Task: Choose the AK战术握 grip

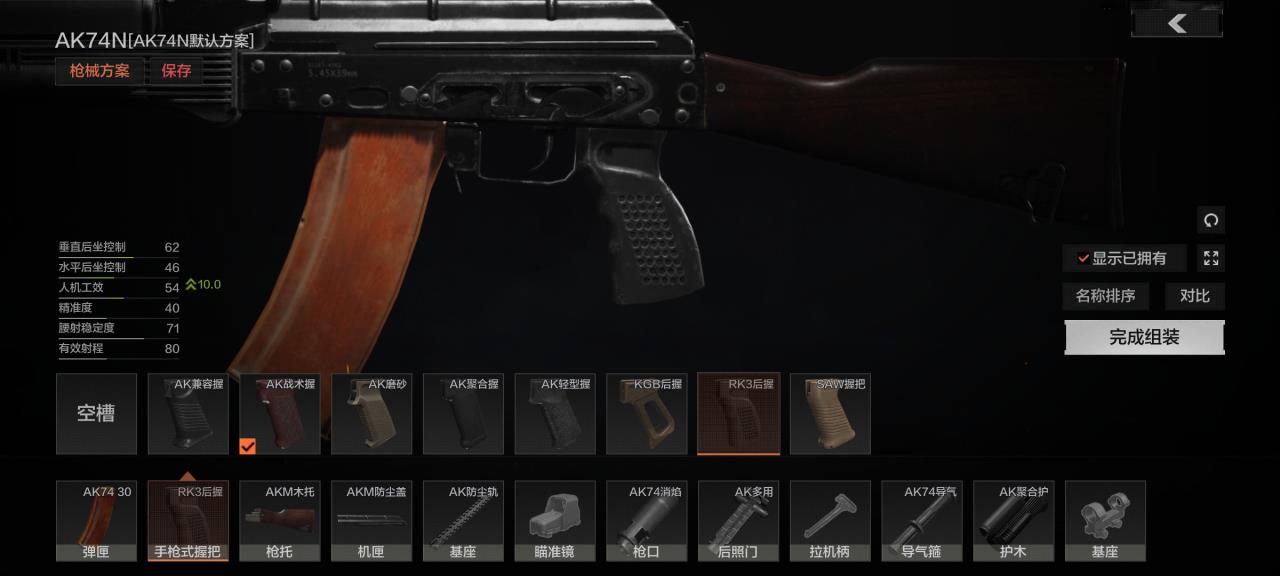Action: click(x=280, y=414)
